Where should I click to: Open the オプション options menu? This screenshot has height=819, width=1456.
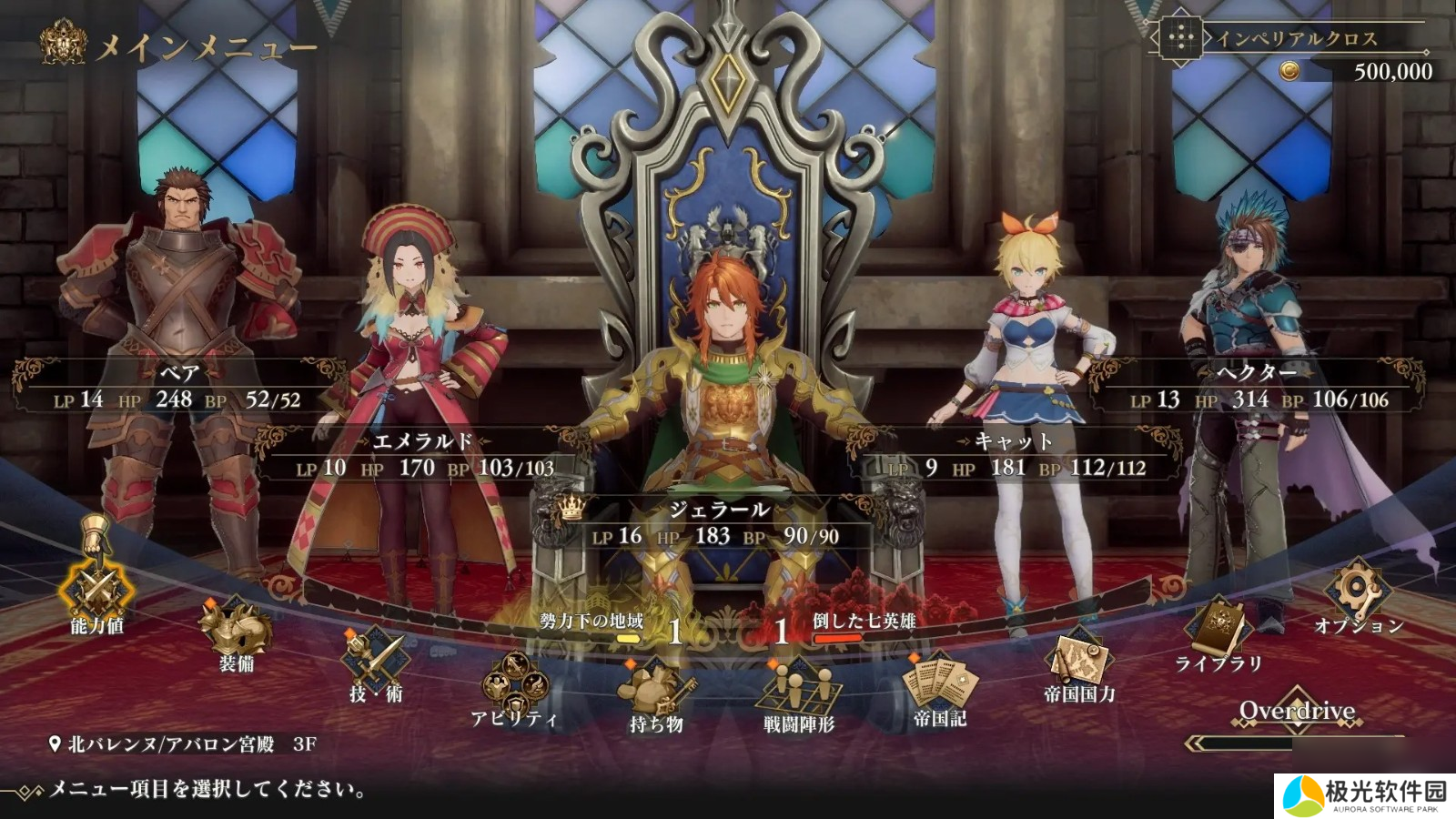click(x=1359, y=595)
